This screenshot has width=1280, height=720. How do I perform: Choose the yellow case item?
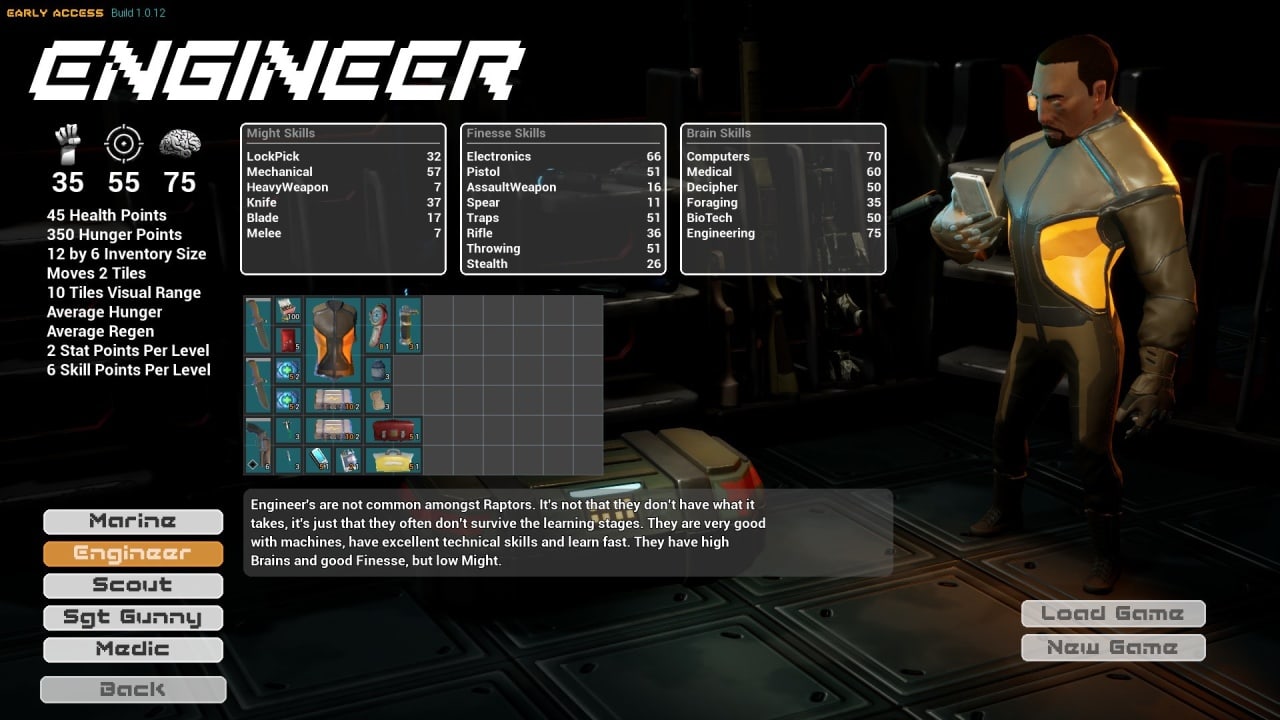[392, 460]
